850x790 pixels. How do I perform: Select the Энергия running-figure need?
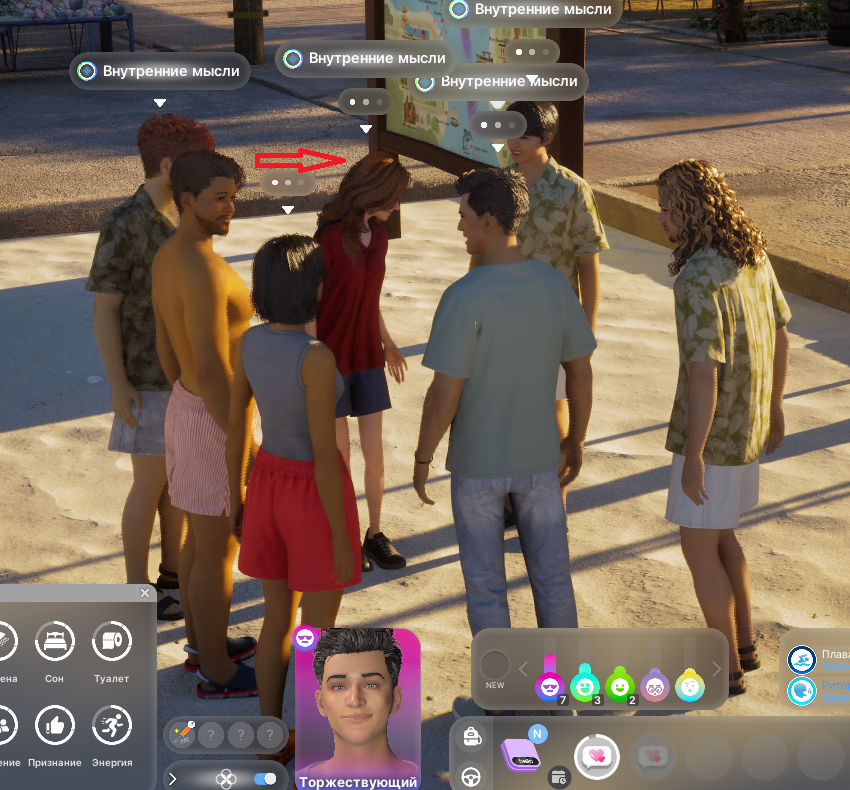(x=111, y=726)
